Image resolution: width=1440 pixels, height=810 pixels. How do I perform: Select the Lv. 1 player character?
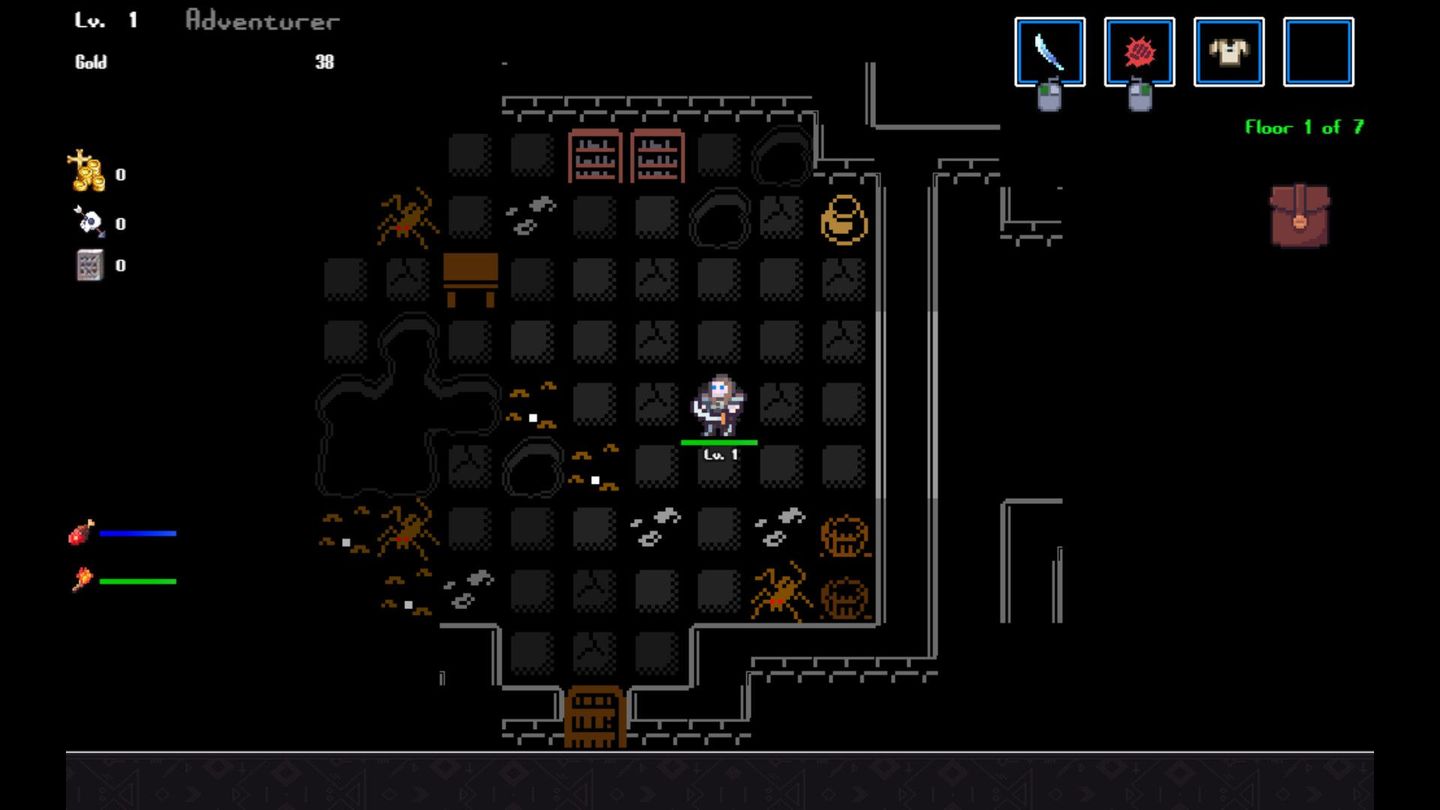(x=718, y=405)
